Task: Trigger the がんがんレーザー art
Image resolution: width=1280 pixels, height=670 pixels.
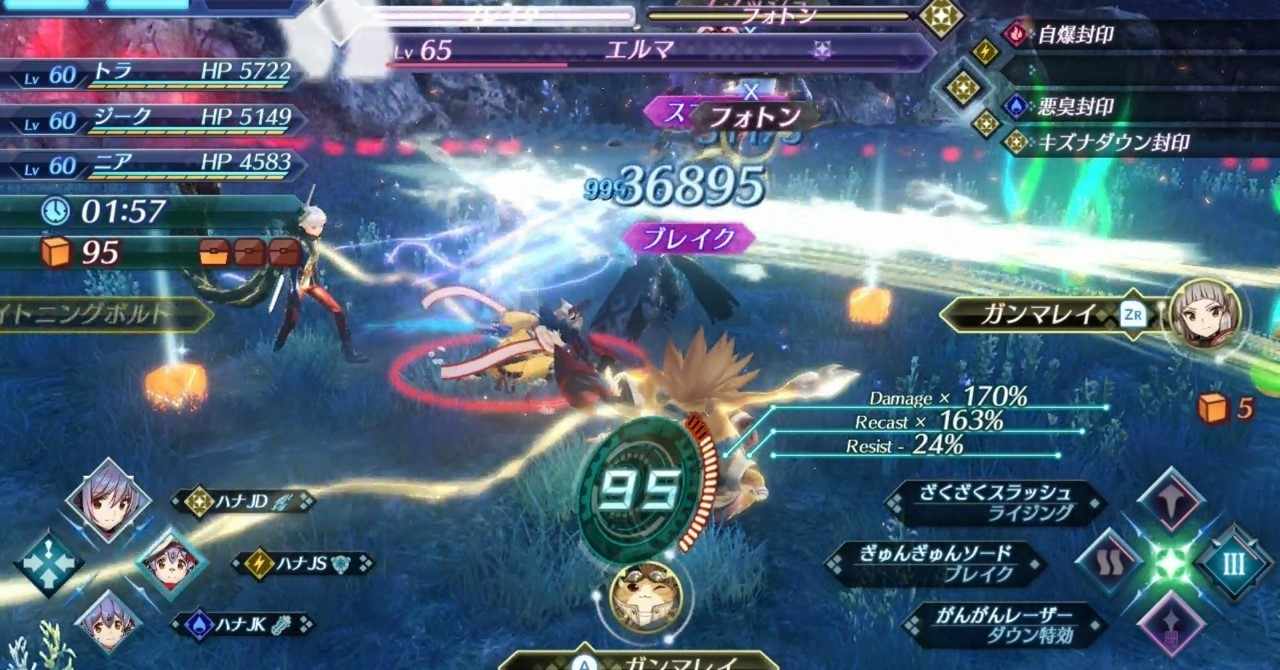Action: coord(1005,625)
